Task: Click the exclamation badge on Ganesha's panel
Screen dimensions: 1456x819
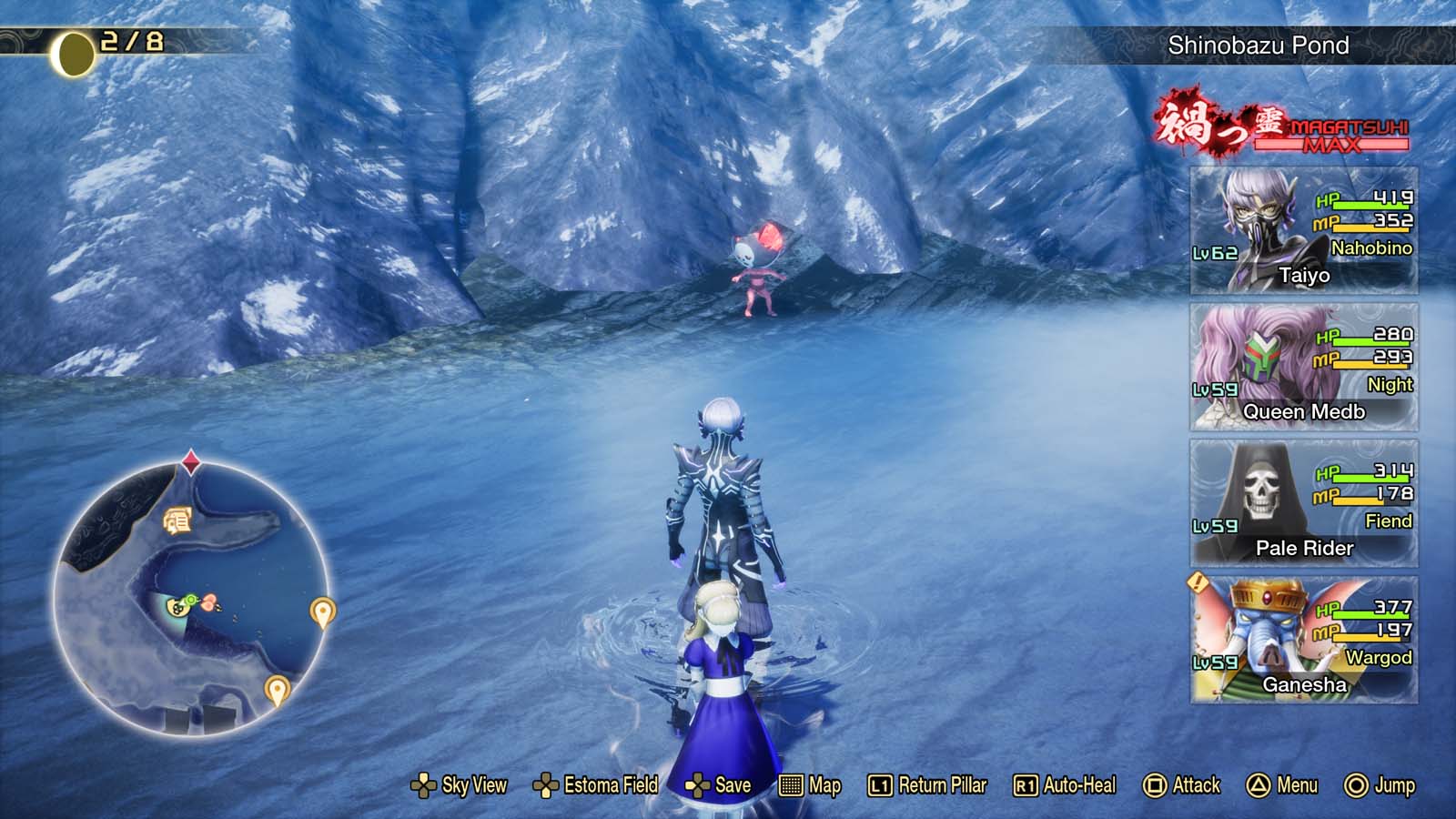Action: (1199, 582)
